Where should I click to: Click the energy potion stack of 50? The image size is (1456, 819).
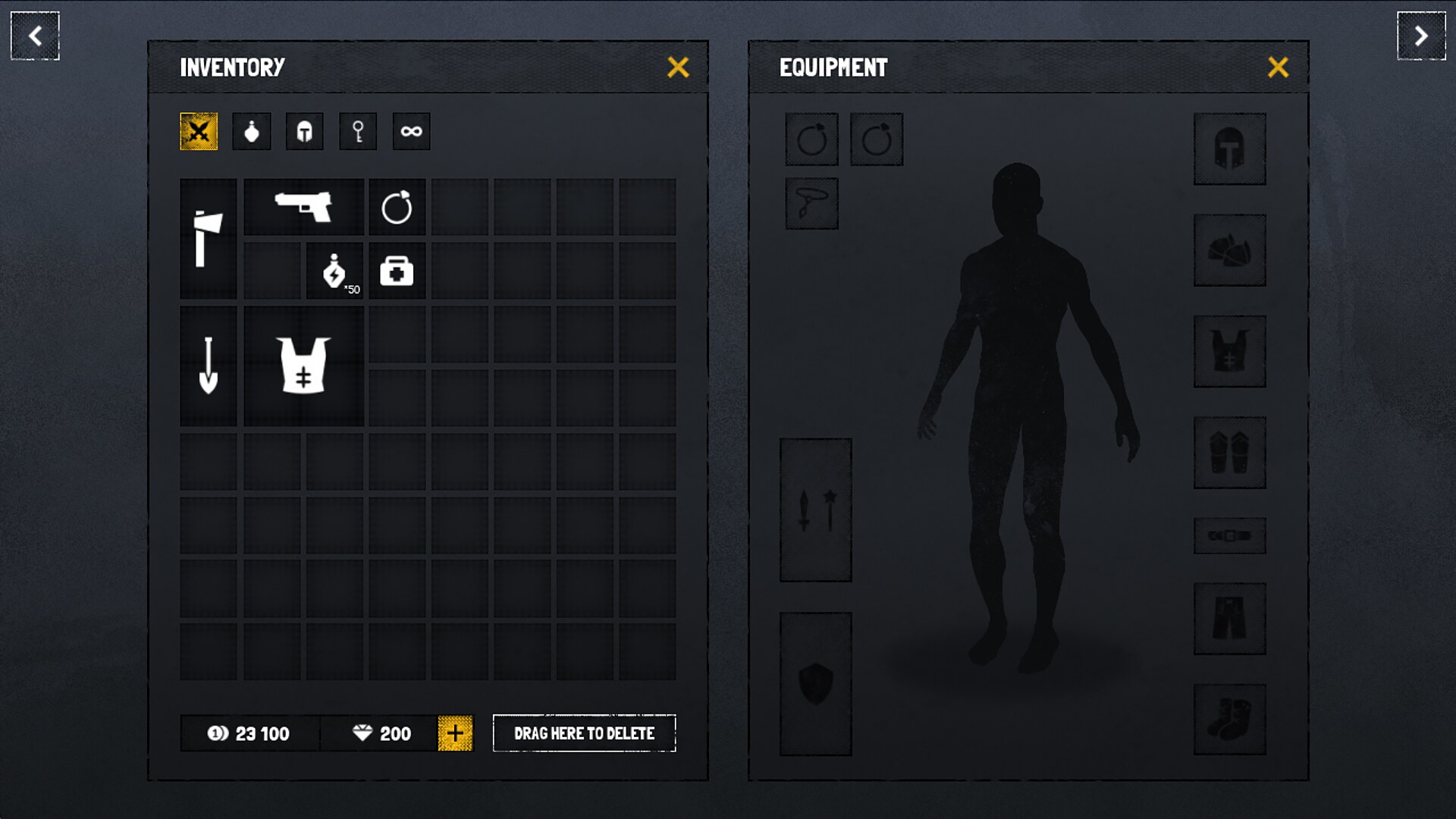pos(334,271)
